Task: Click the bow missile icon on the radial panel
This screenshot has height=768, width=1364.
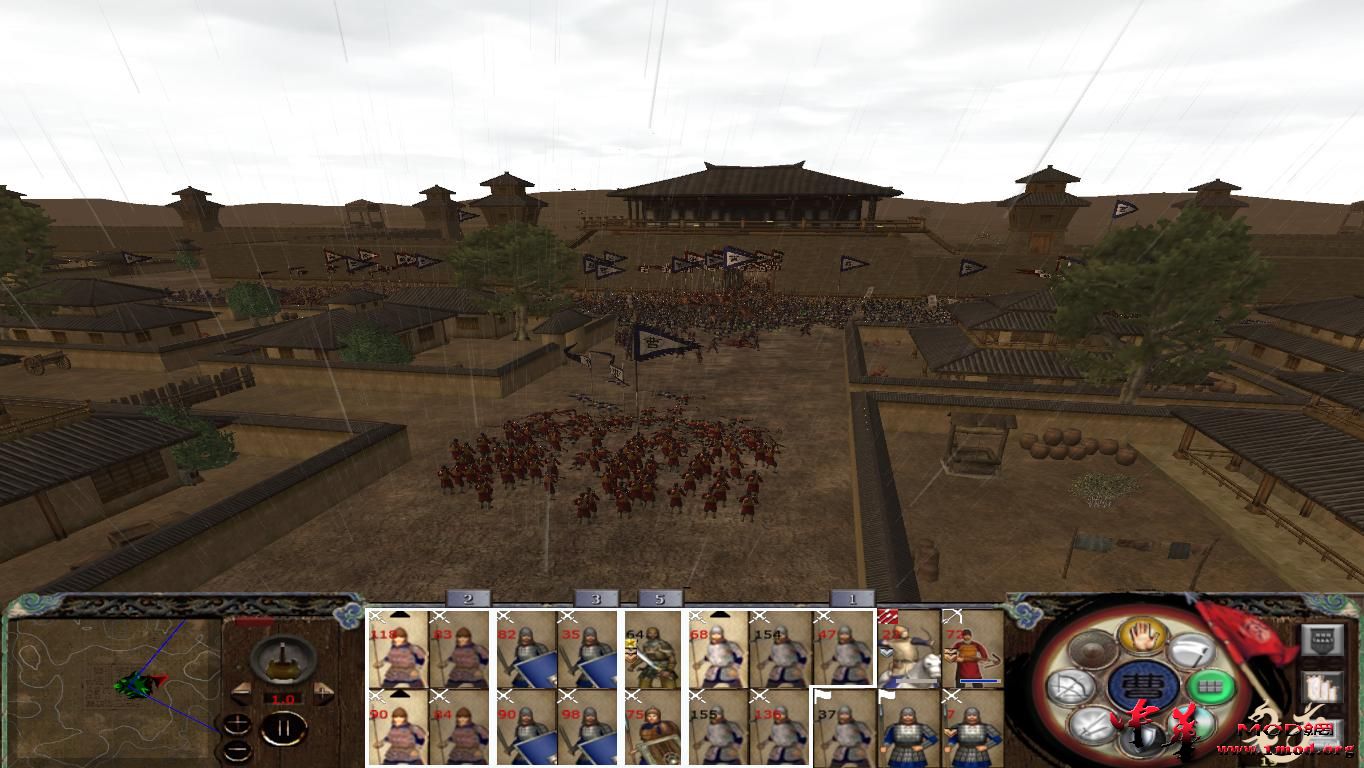Action: coord(1073,686)
